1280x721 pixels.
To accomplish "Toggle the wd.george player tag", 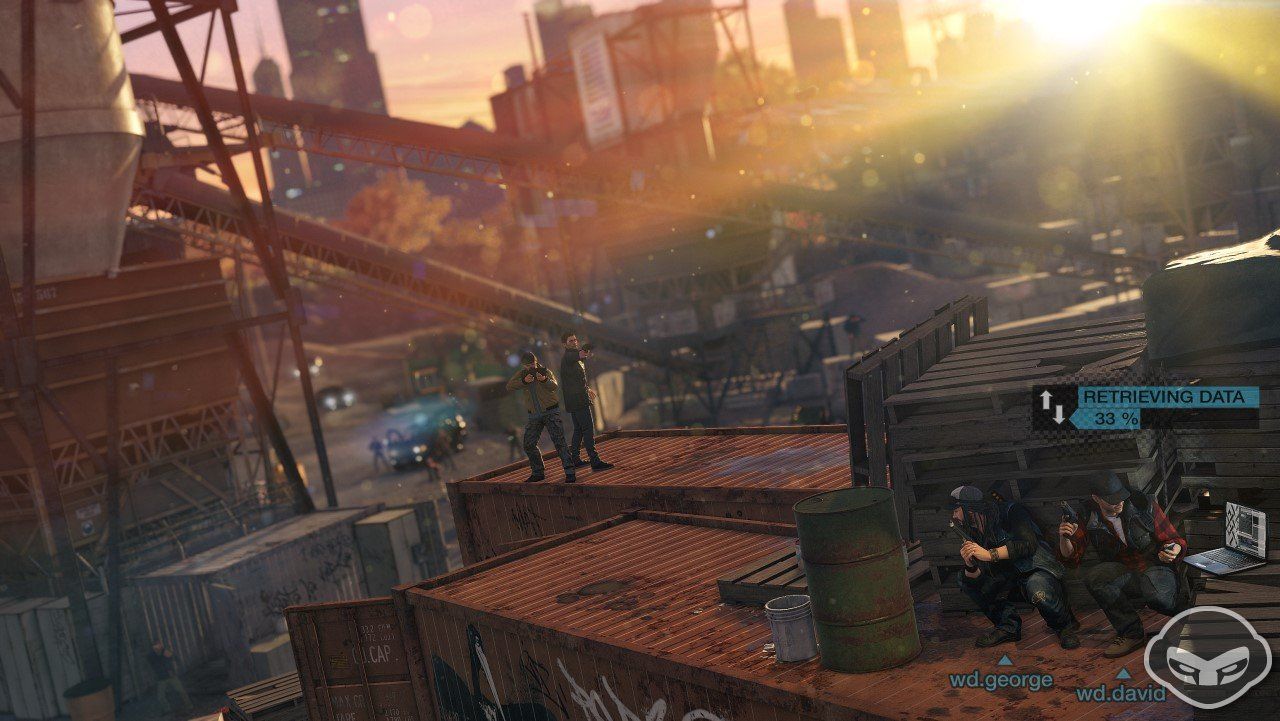I will [x=1001, y=679].
